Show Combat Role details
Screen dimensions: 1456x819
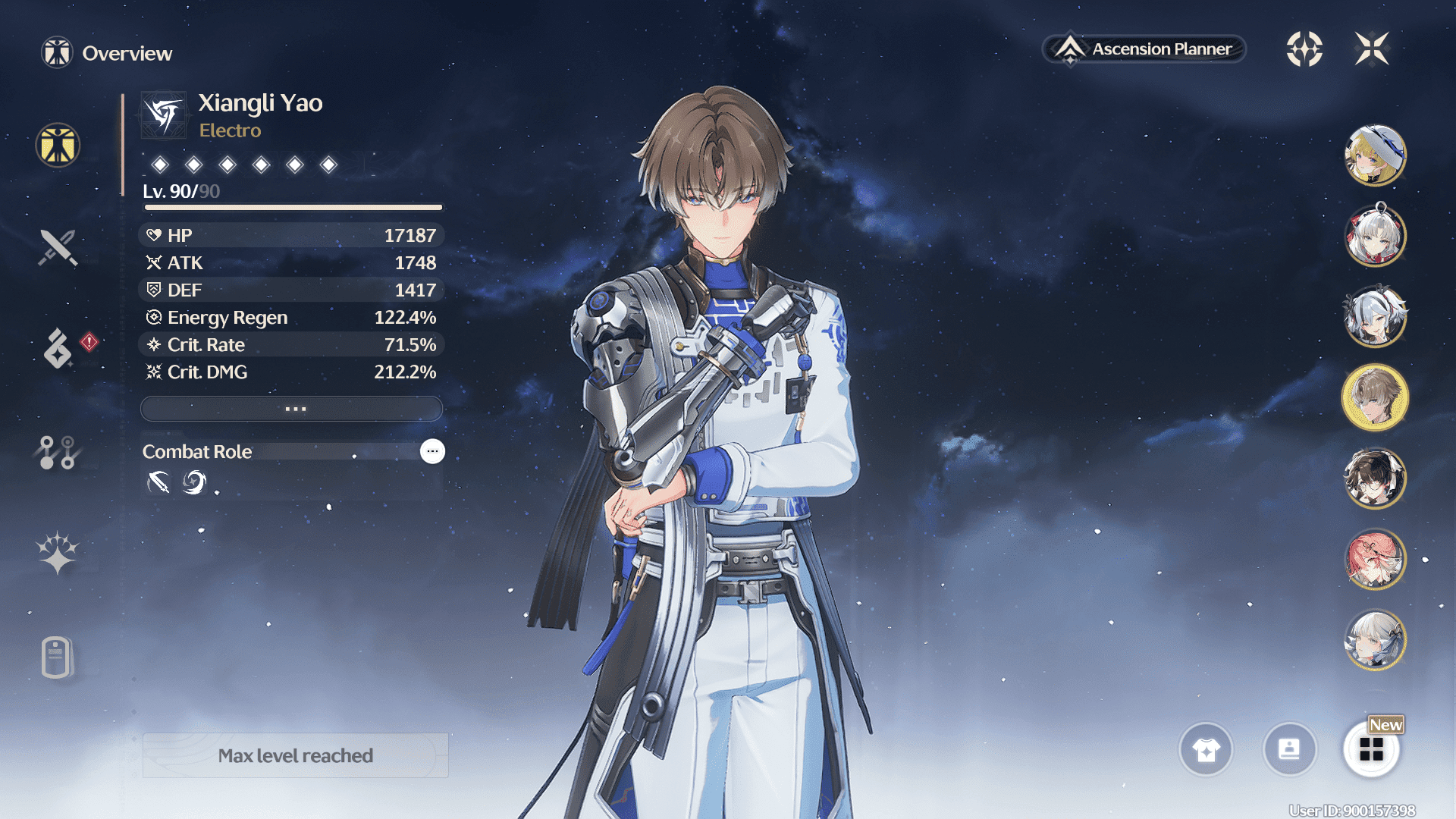(x=432, y=451)
